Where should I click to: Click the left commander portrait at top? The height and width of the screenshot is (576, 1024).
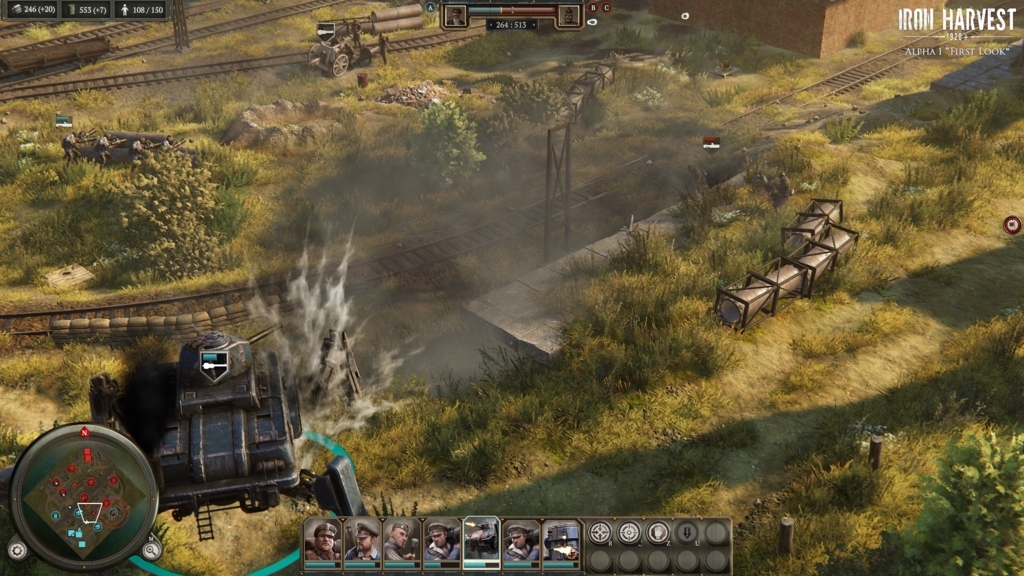pos(456,15)
